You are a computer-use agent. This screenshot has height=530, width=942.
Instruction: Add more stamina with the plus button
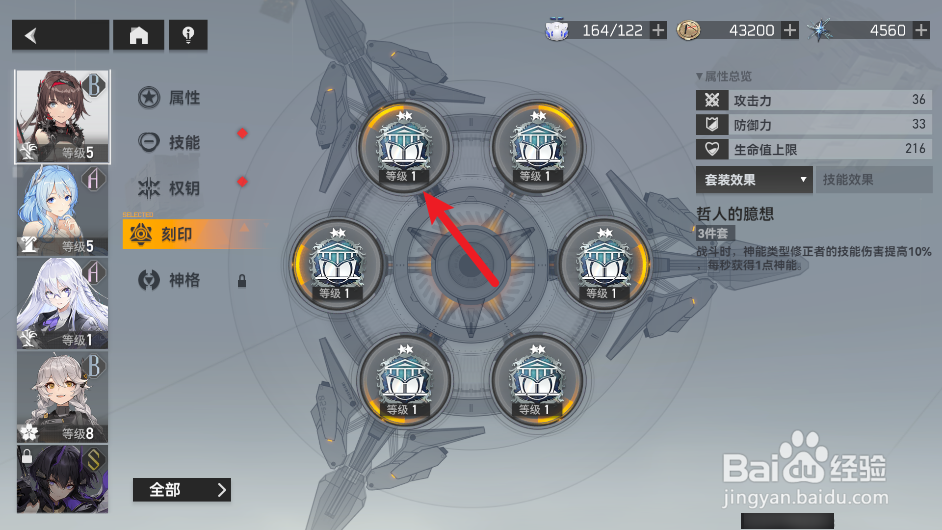coord(658,30)
